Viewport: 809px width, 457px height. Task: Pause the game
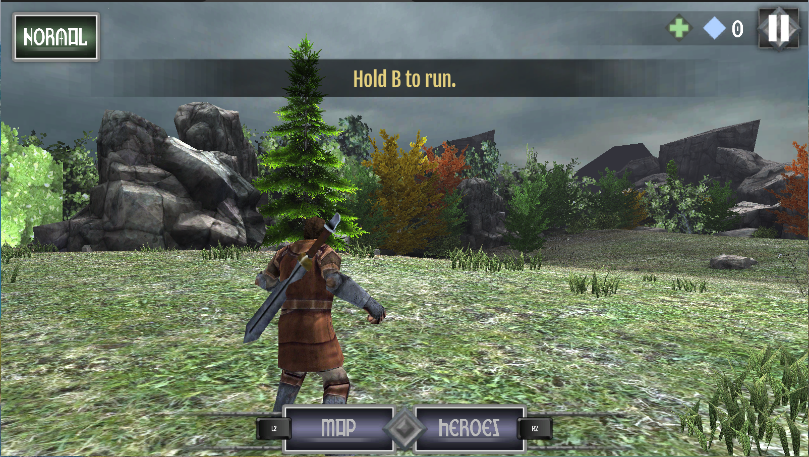click(777, 28)
